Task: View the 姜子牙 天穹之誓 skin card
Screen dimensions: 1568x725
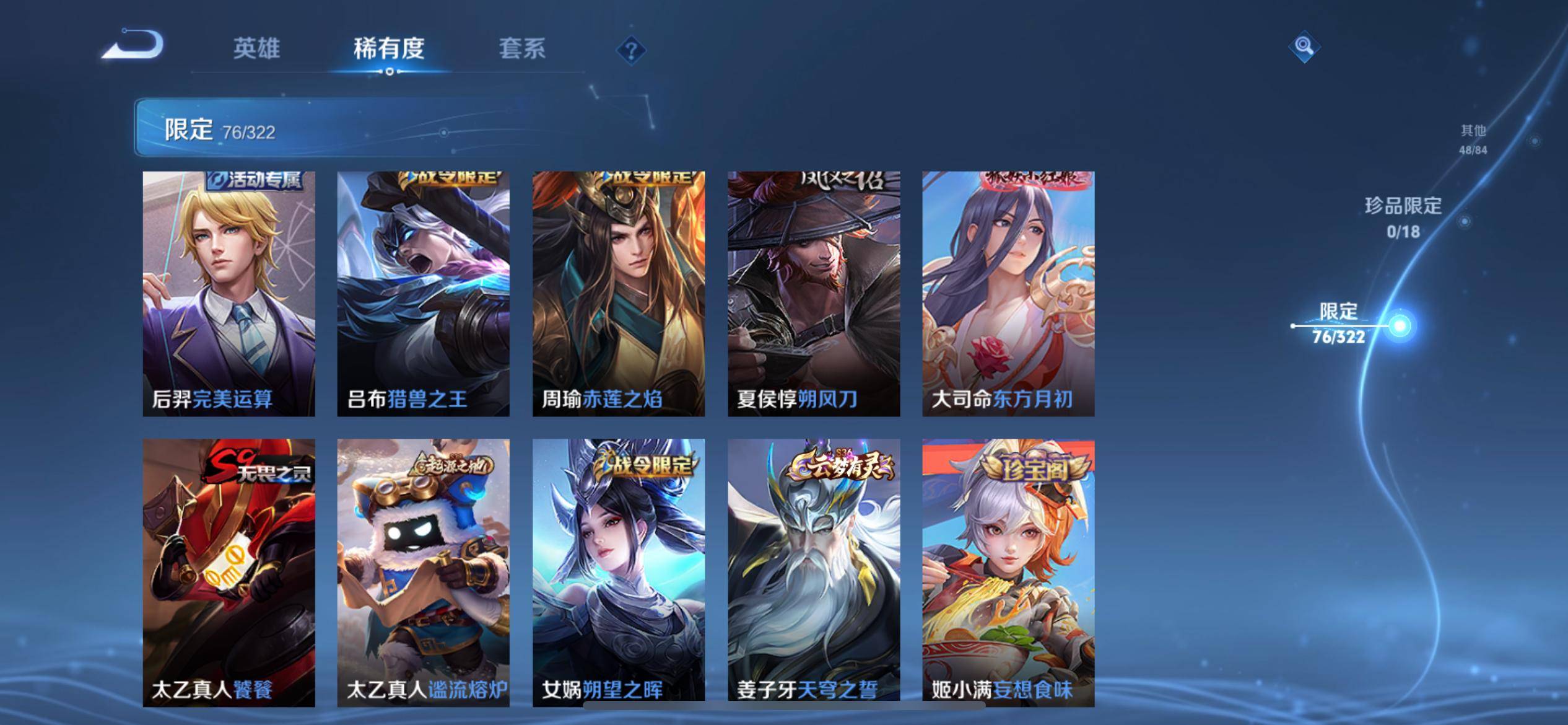Action: [x=813, y=573]
